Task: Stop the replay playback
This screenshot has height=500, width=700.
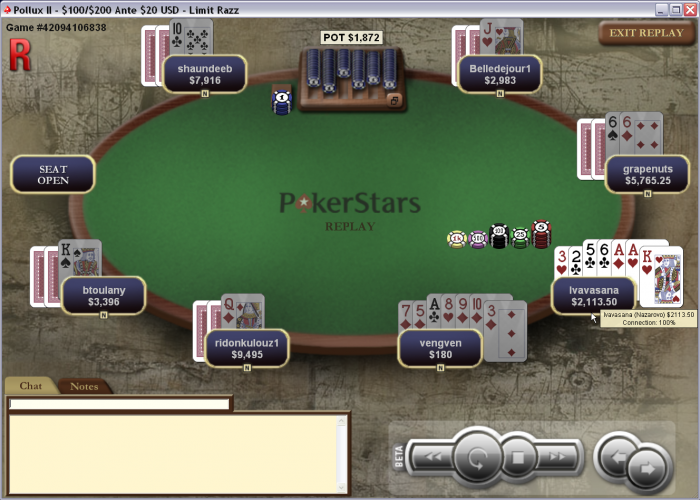Action: point(519,459)
